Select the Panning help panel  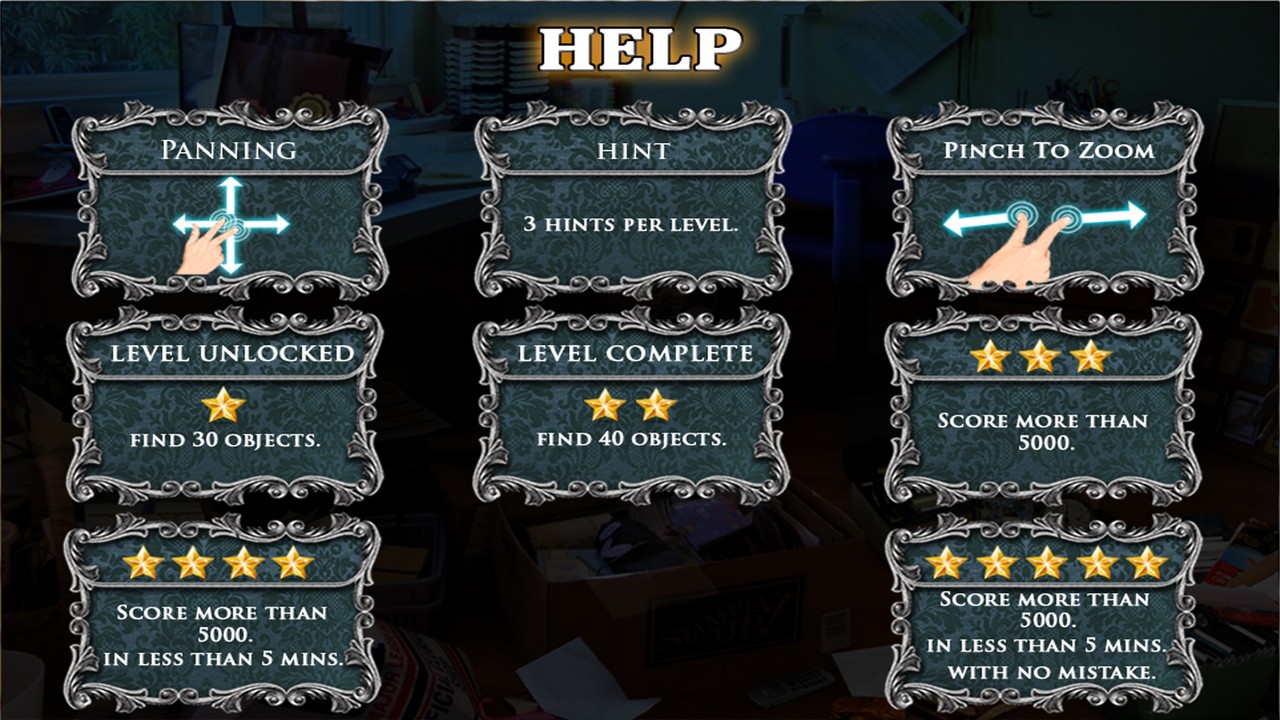[x=229, y=201]
